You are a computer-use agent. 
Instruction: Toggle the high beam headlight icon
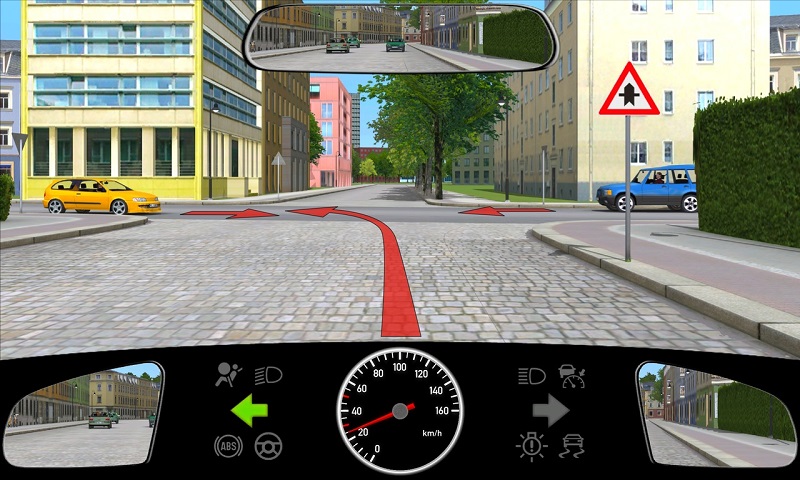click(531, 376)
